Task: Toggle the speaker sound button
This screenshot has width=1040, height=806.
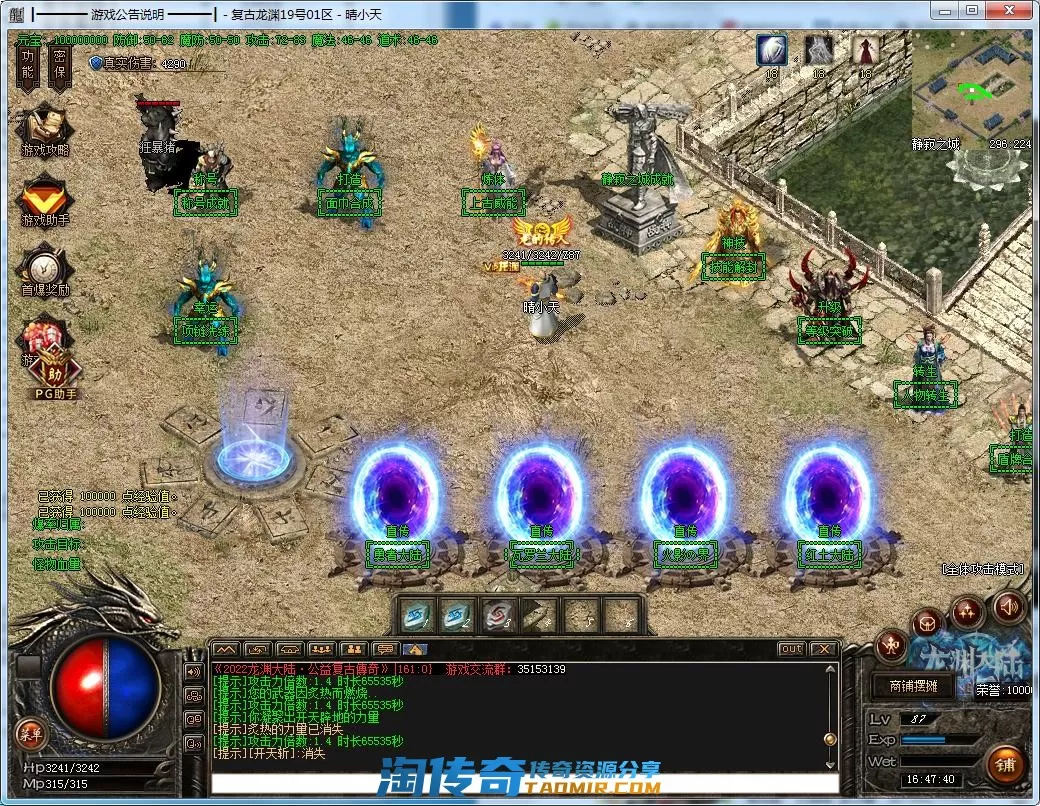Action: pyautogui.click(x=1008, y=606)
